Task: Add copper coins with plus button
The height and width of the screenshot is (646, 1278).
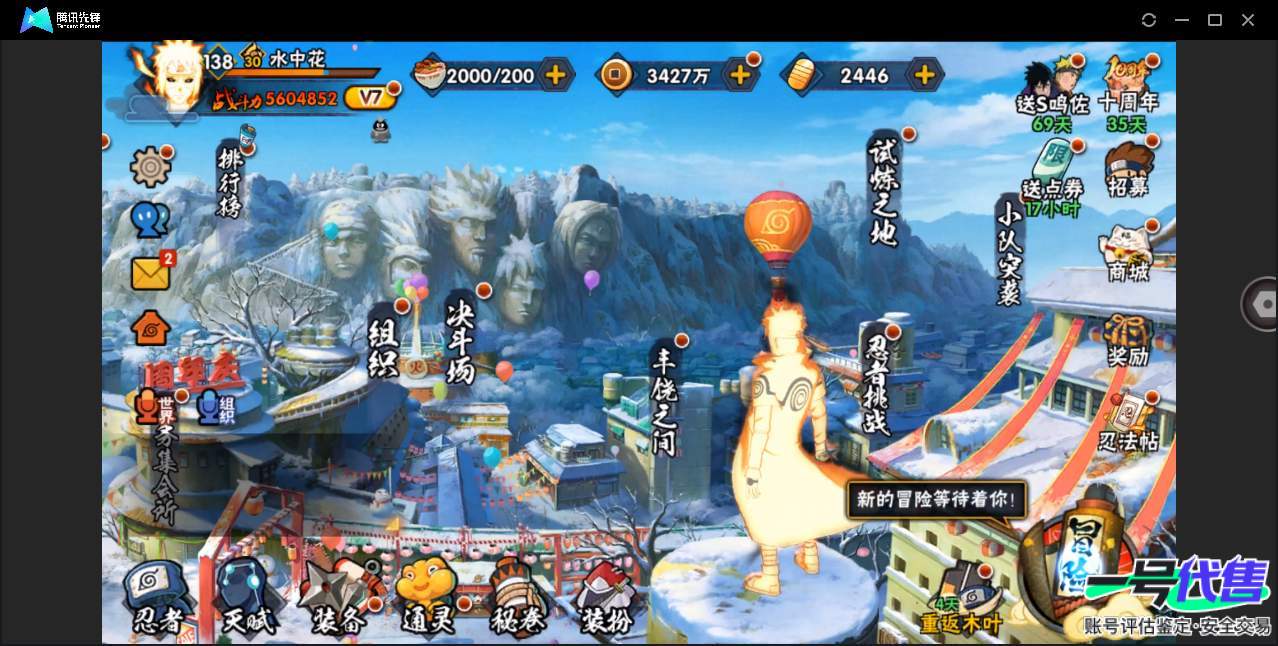Action: tap(740, 74)
